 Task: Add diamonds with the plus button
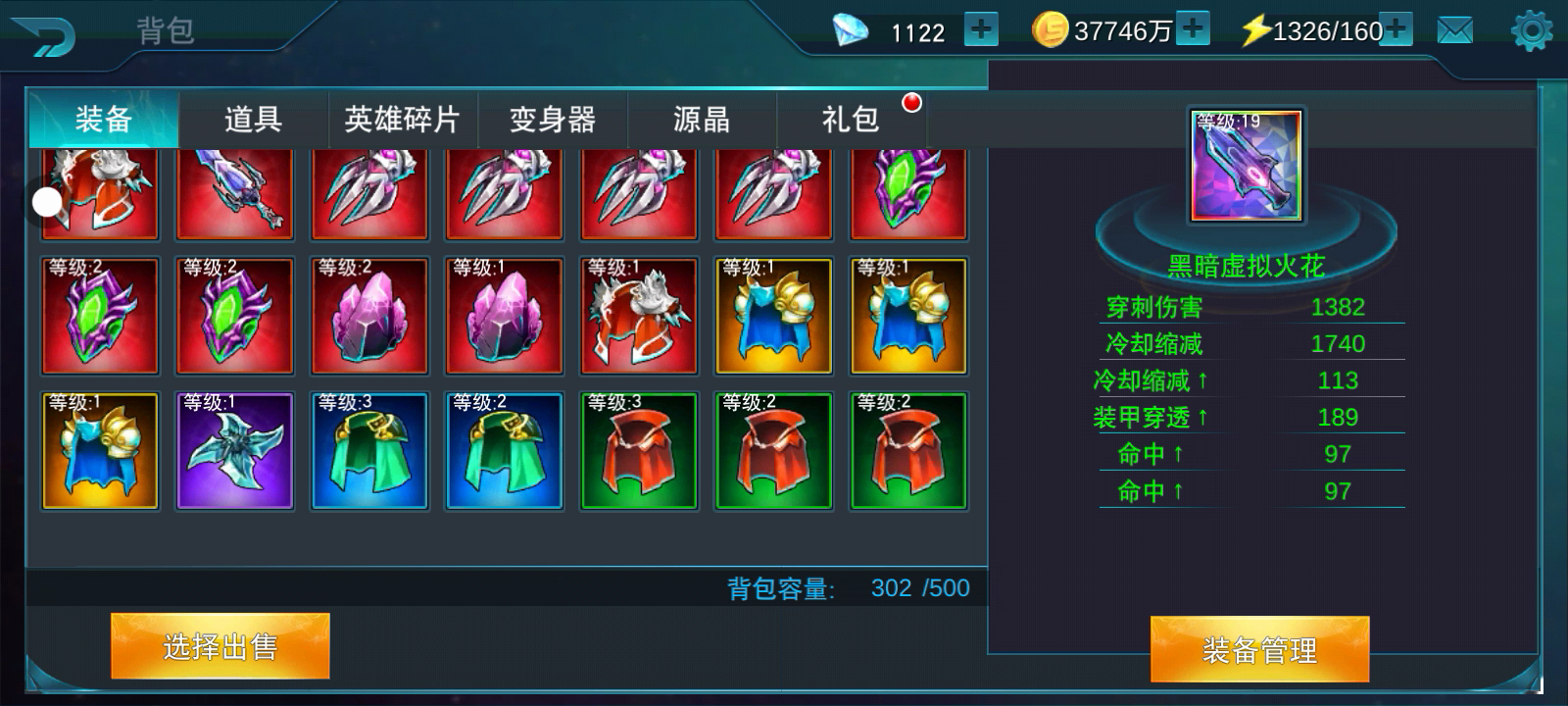[x=981, y=30]
